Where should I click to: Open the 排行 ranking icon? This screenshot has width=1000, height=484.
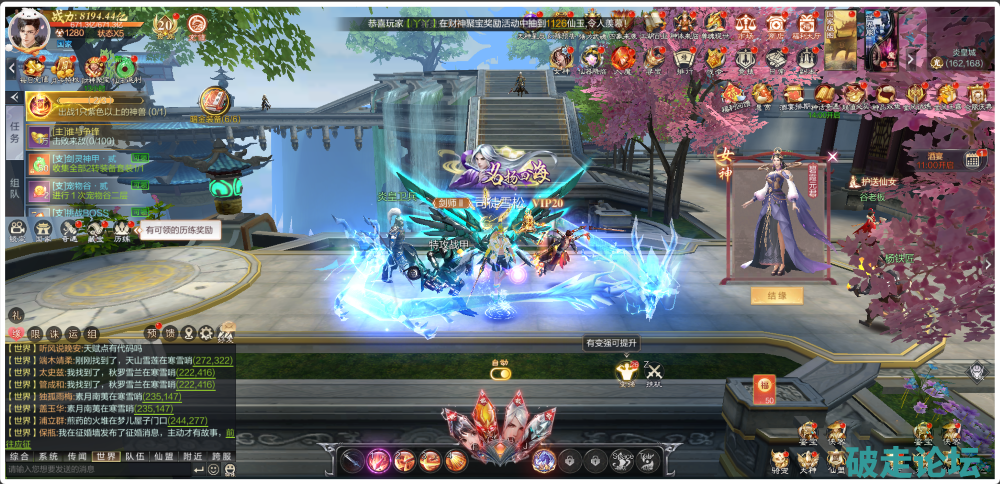tap(683, 59)
